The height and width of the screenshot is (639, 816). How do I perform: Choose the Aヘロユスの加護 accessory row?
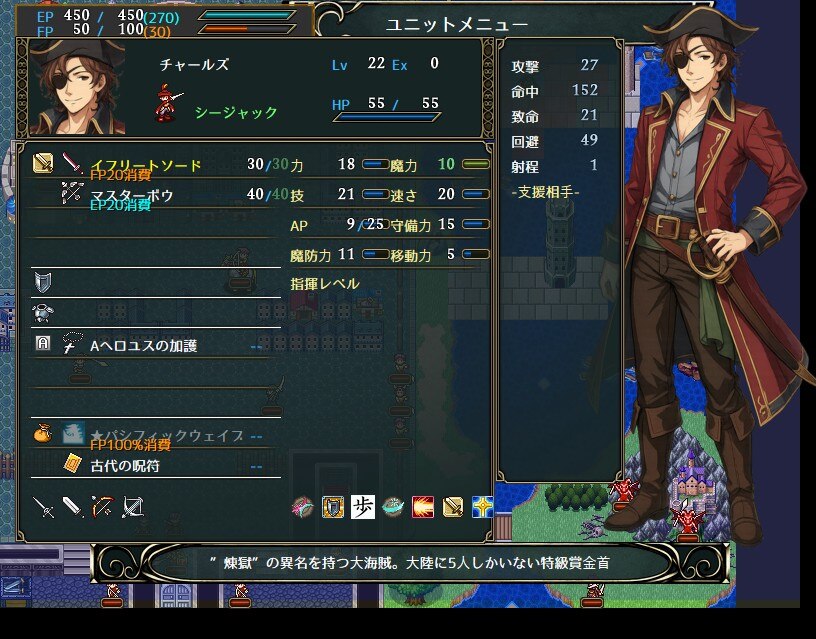coord(144,346)
